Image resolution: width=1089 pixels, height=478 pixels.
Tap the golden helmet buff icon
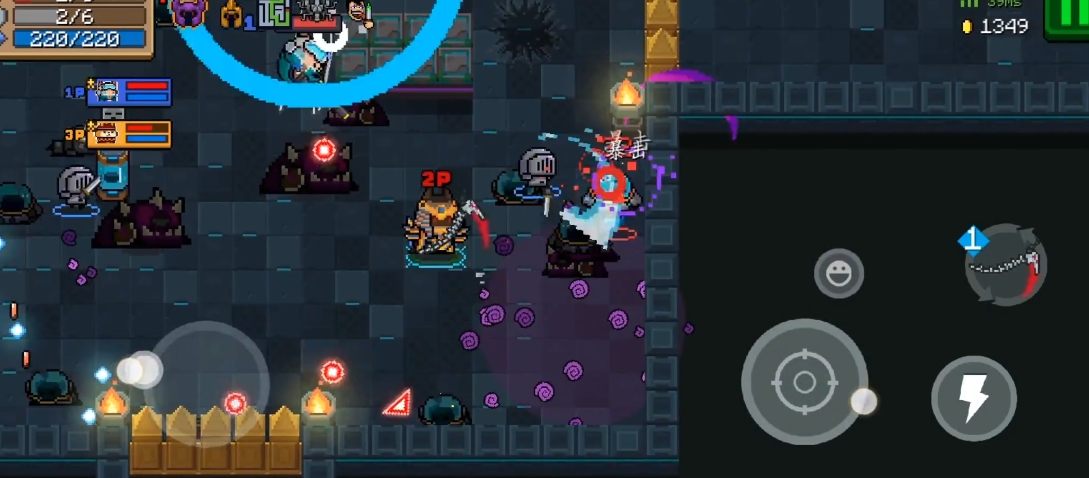(231, 14)
